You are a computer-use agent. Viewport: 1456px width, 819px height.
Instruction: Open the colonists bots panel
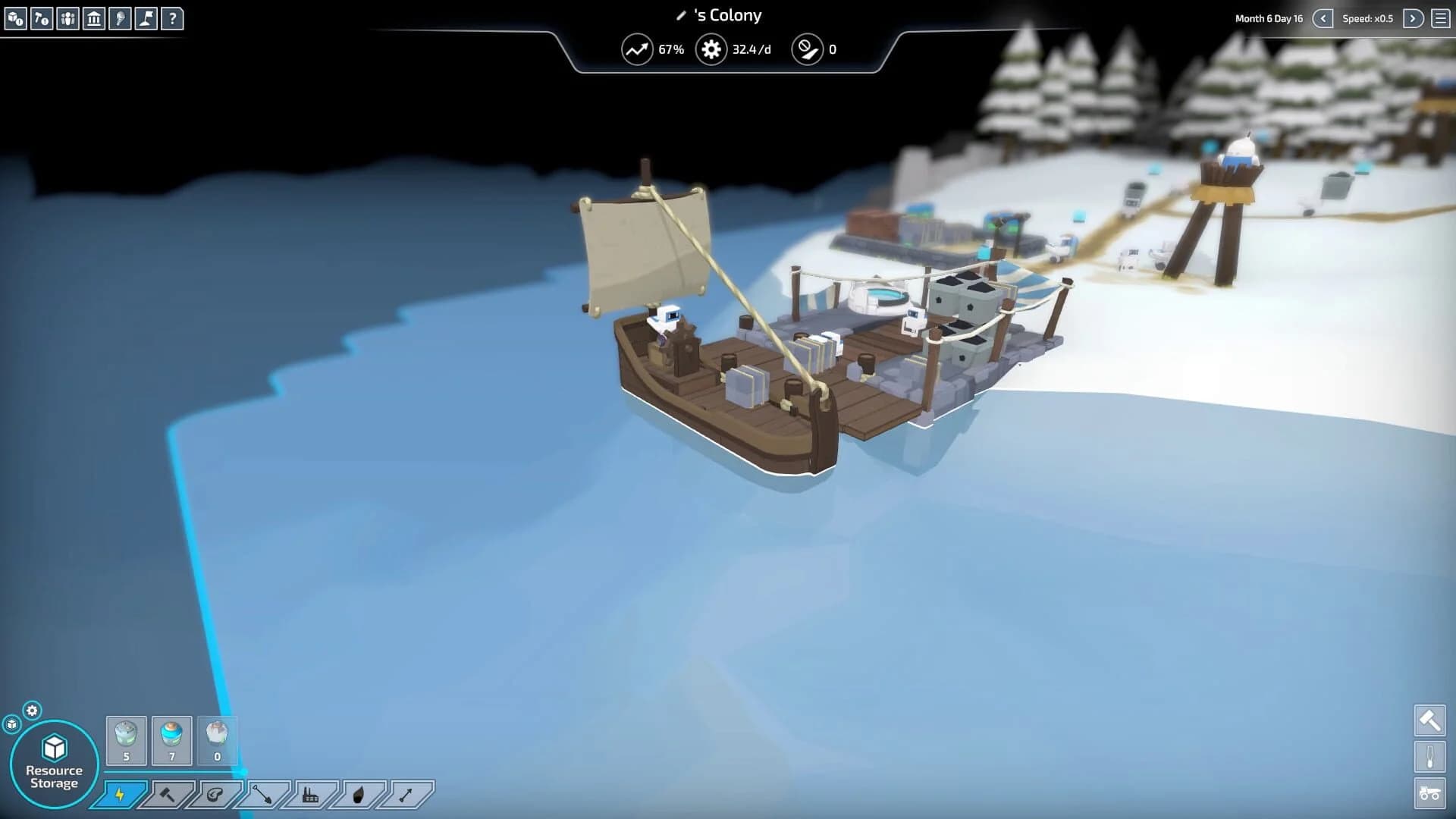[68, 19]
